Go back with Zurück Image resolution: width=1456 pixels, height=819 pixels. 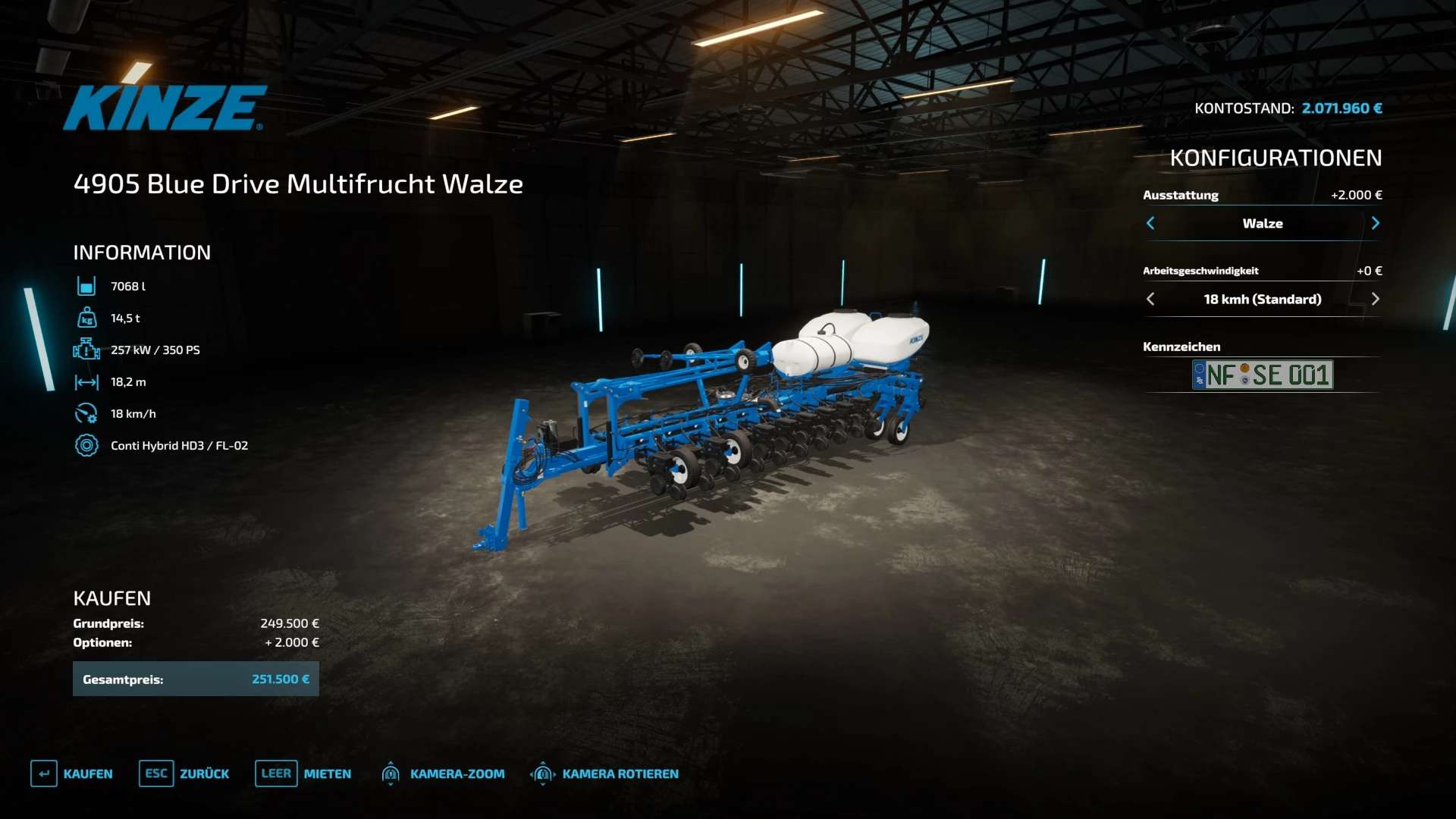pos(184,773)
